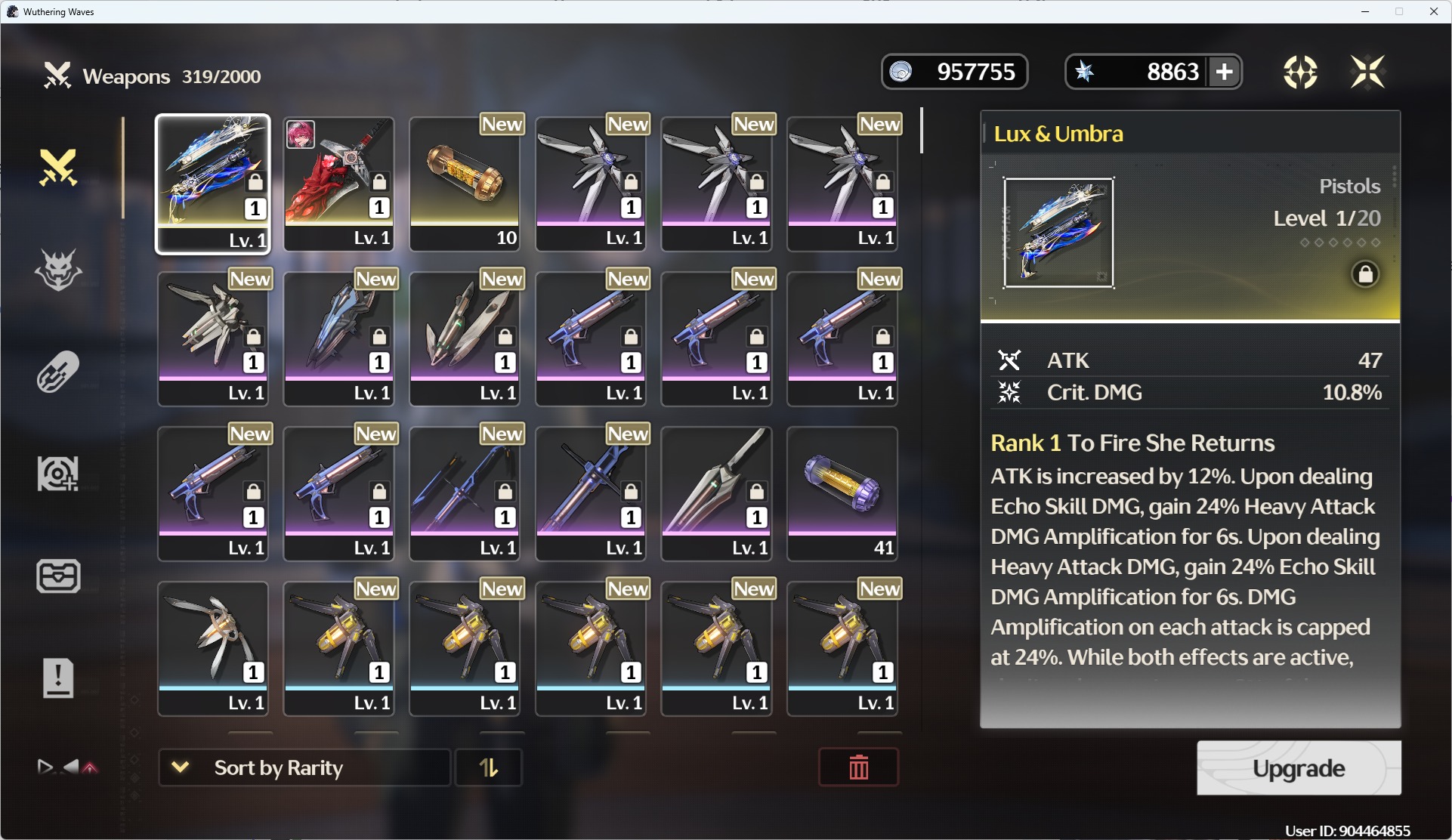Add more Astrite with the plus button

(1225, 73)
